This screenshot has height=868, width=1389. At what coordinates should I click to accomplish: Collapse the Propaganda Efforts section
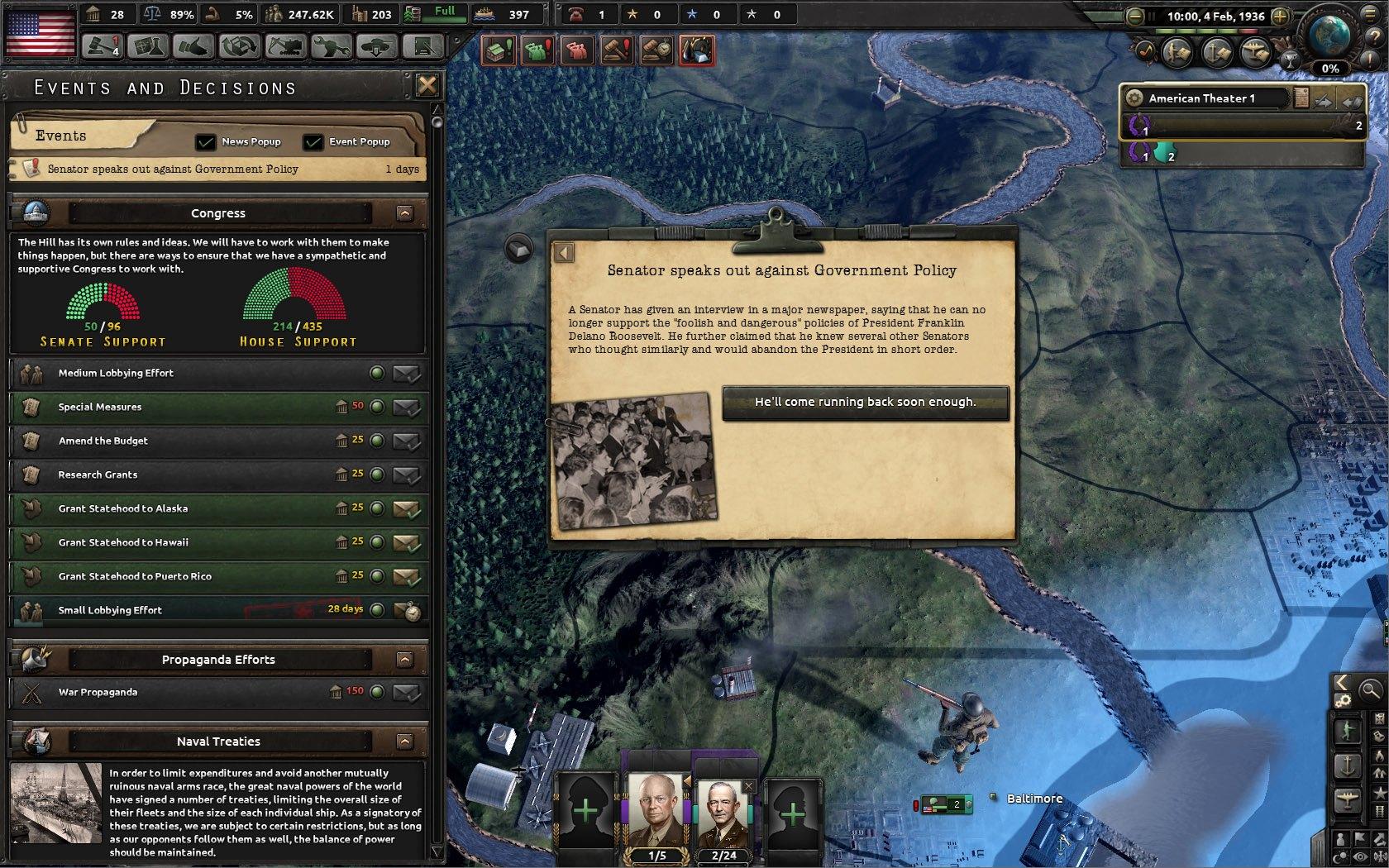[x=404, y=660]
